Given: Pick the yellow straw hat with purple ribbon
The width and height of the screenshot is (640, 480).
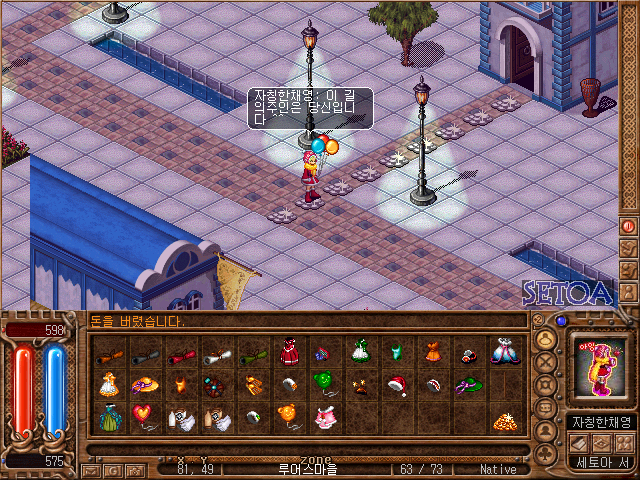Looking at the screenshot, I should 146,385.
